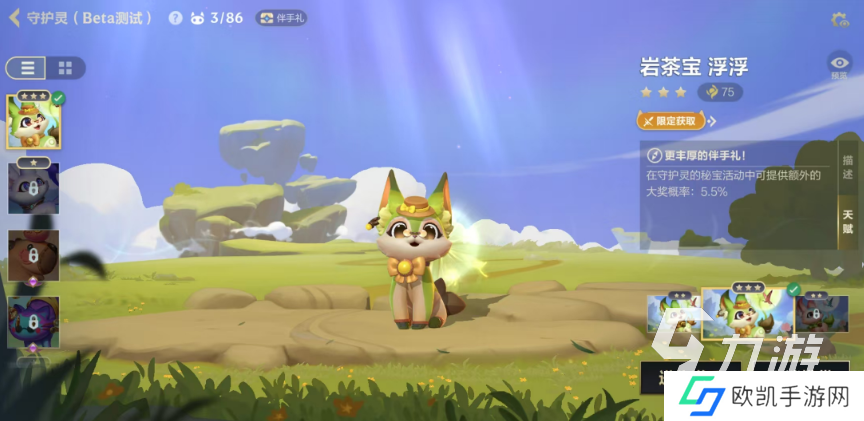Switch to the 描述 tab
The width and height of the screenshot is (864, 421).
[x=847, y=168]
